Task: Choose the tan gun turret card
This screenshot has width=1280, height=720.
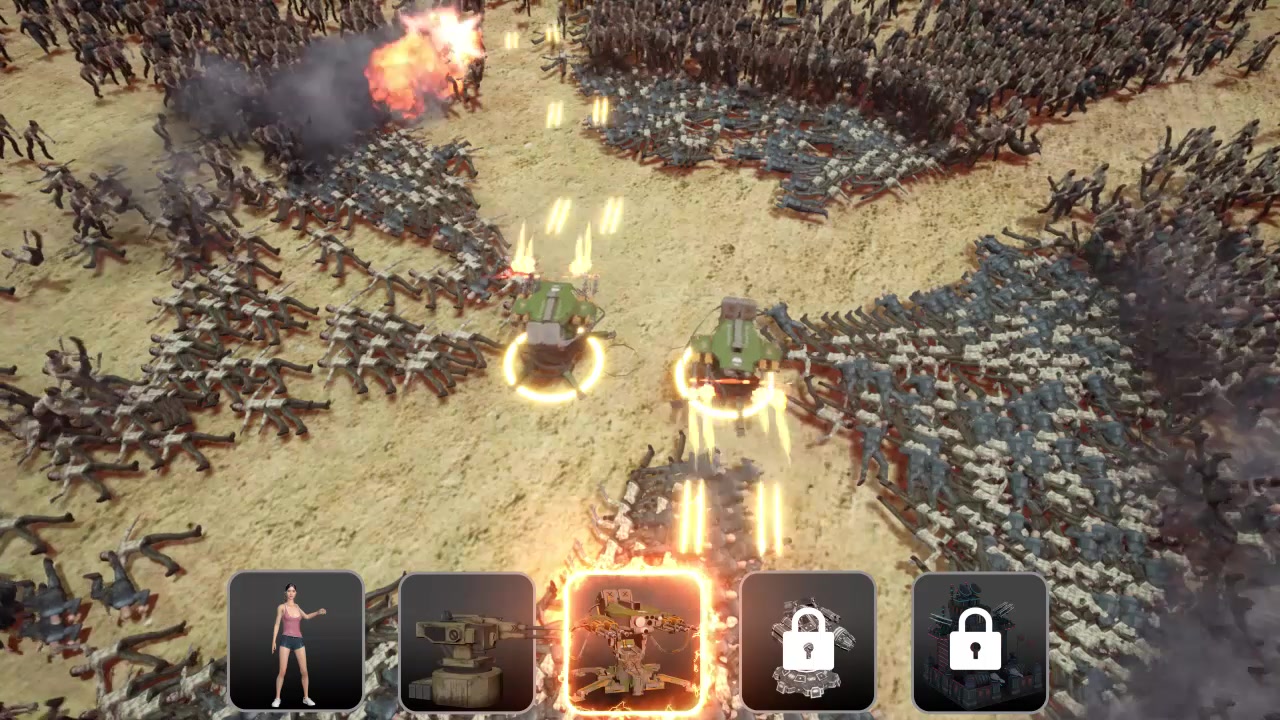Action: coord(467,641)
